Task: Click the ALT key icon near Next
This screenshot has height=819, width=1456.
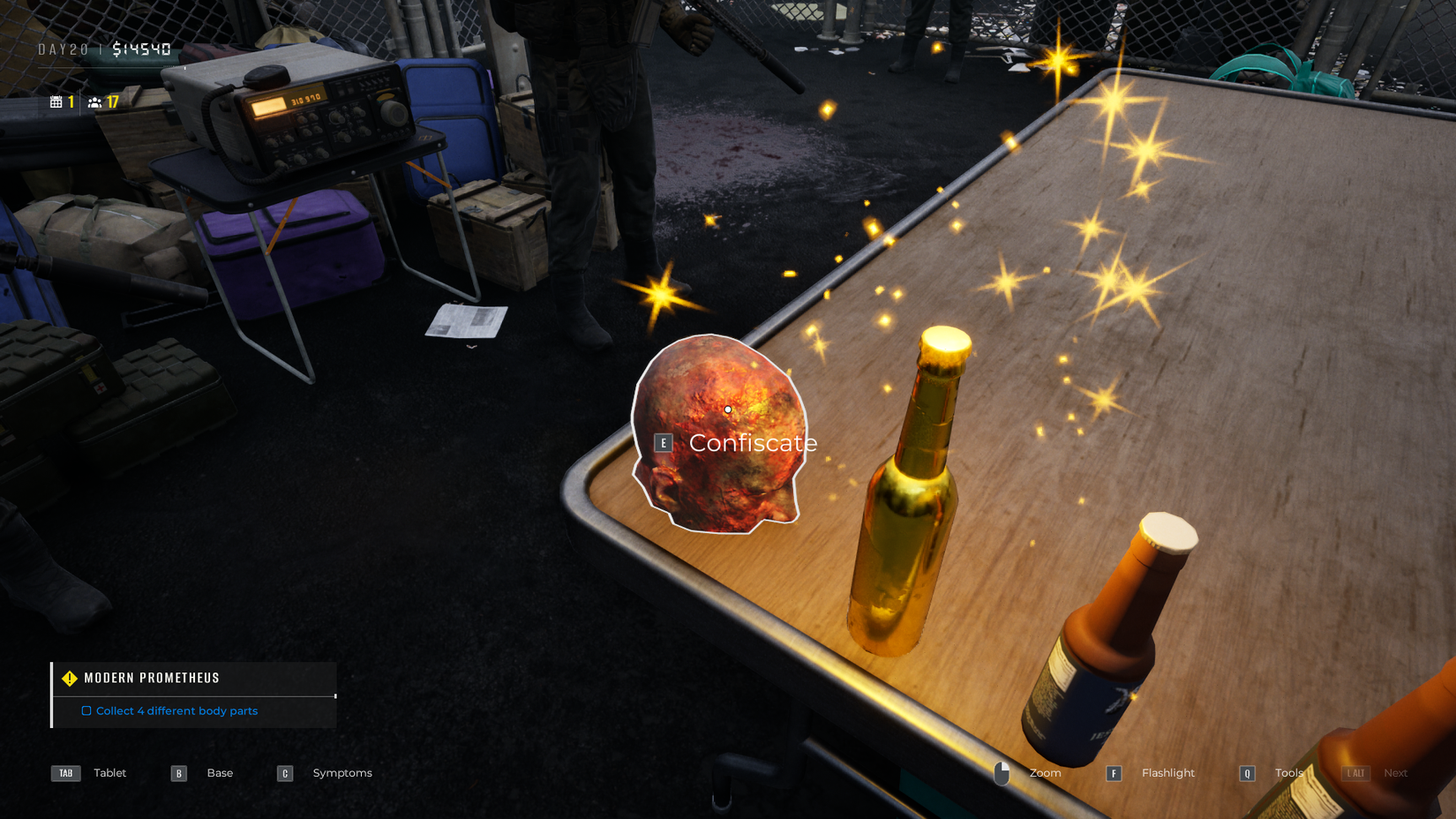Action: pos(1355,772)
